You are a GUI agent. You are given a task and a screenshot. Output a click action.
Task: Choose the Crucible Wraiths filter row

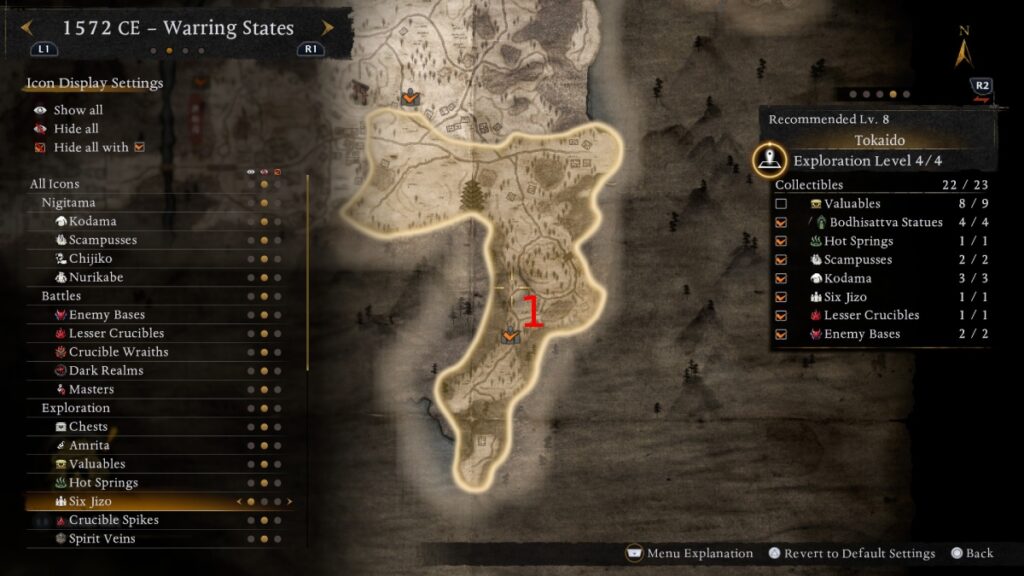click(118, 352)
